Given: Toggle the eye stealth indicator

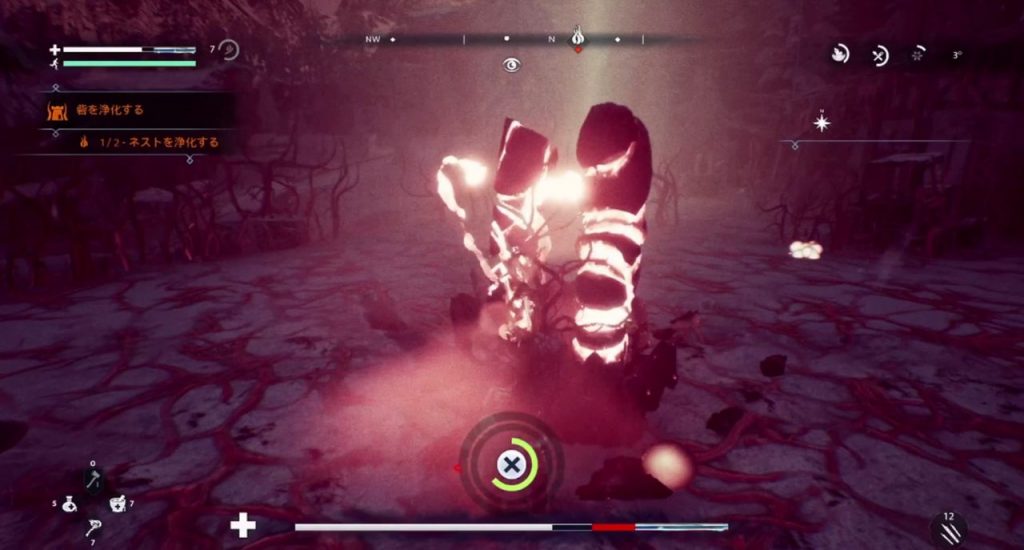Looking at the screenshot, I should (512, 65).
